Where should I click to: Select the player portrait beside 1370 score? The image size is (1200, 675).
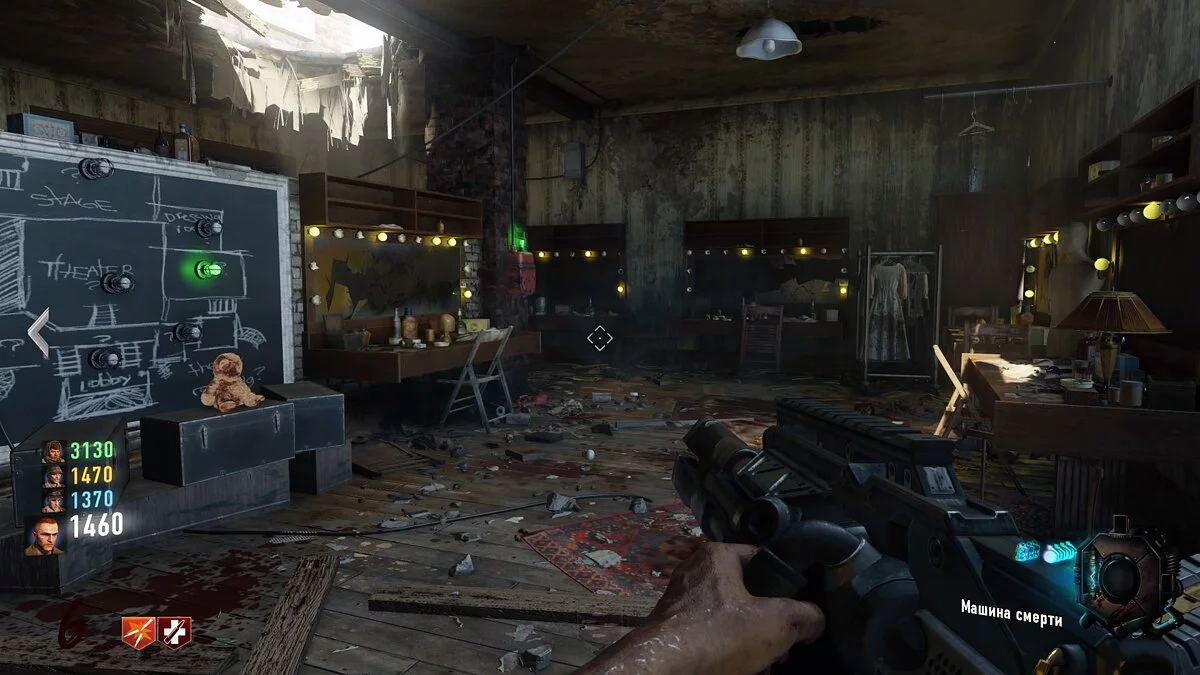[53, 501]
